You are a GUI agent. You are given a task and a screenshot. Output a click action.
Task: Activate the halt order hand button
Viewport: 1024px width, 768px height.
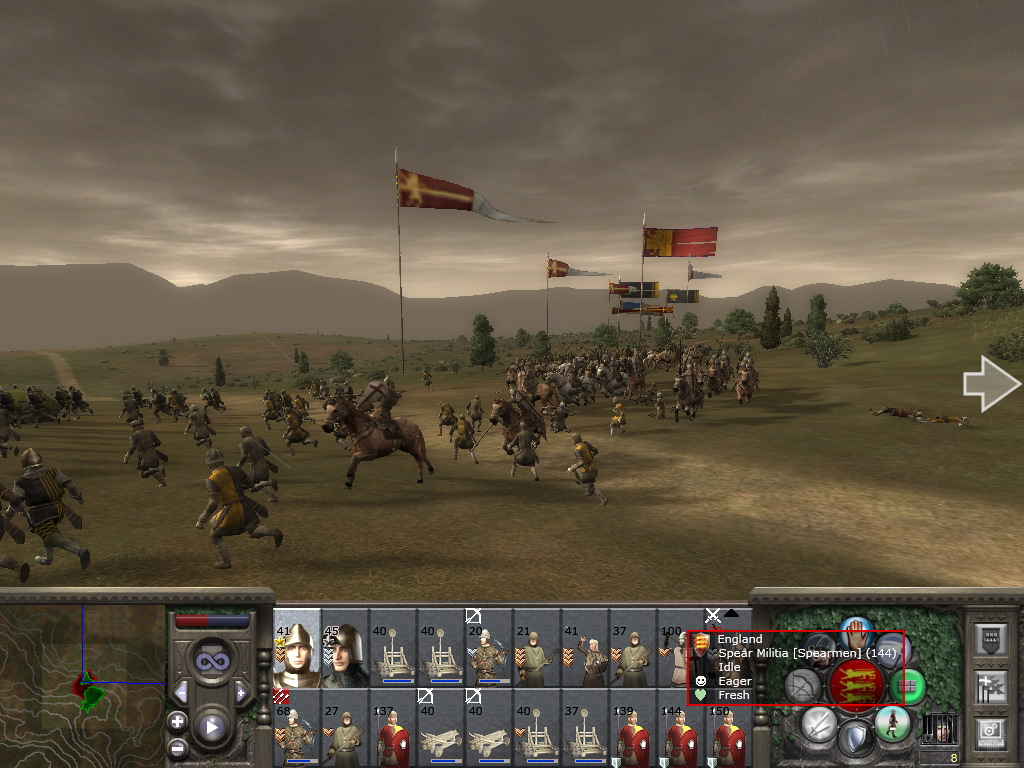[x=856, y=630]
